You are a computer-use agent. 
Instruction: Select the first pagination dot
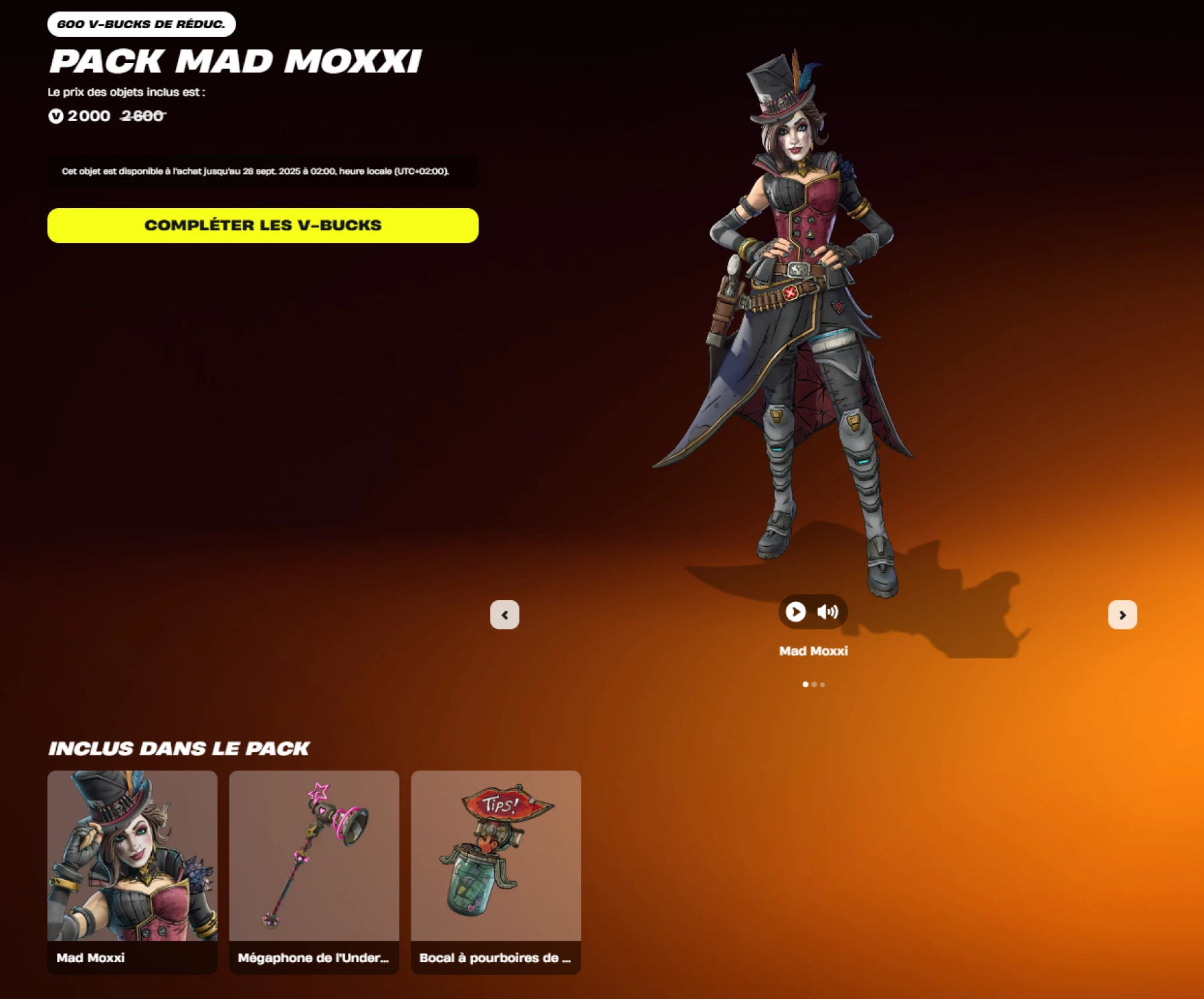tap(805, 684)
